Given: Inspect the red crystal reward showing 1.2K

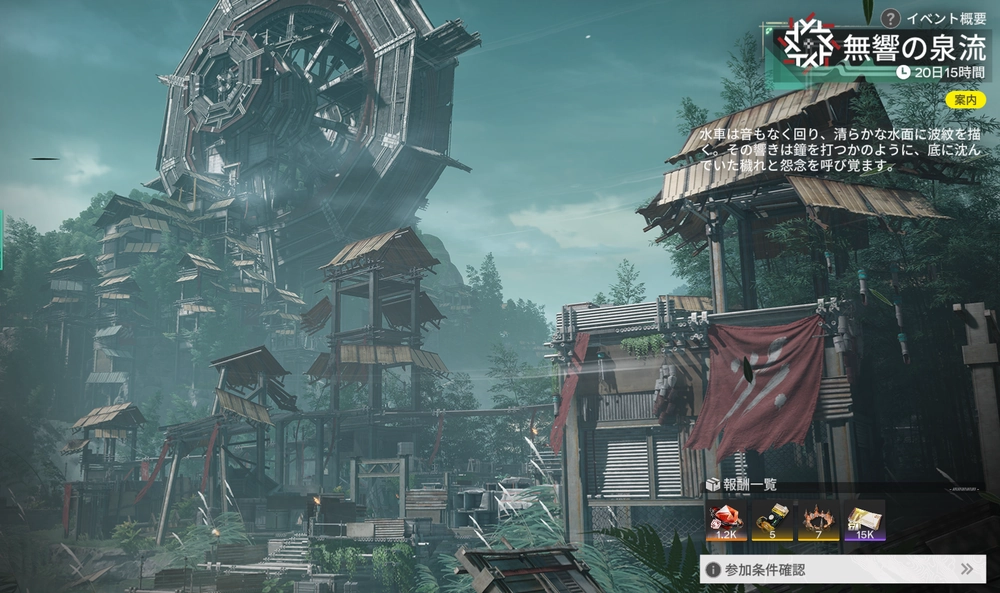Looking at the screenshot, I should coord(726,520).
